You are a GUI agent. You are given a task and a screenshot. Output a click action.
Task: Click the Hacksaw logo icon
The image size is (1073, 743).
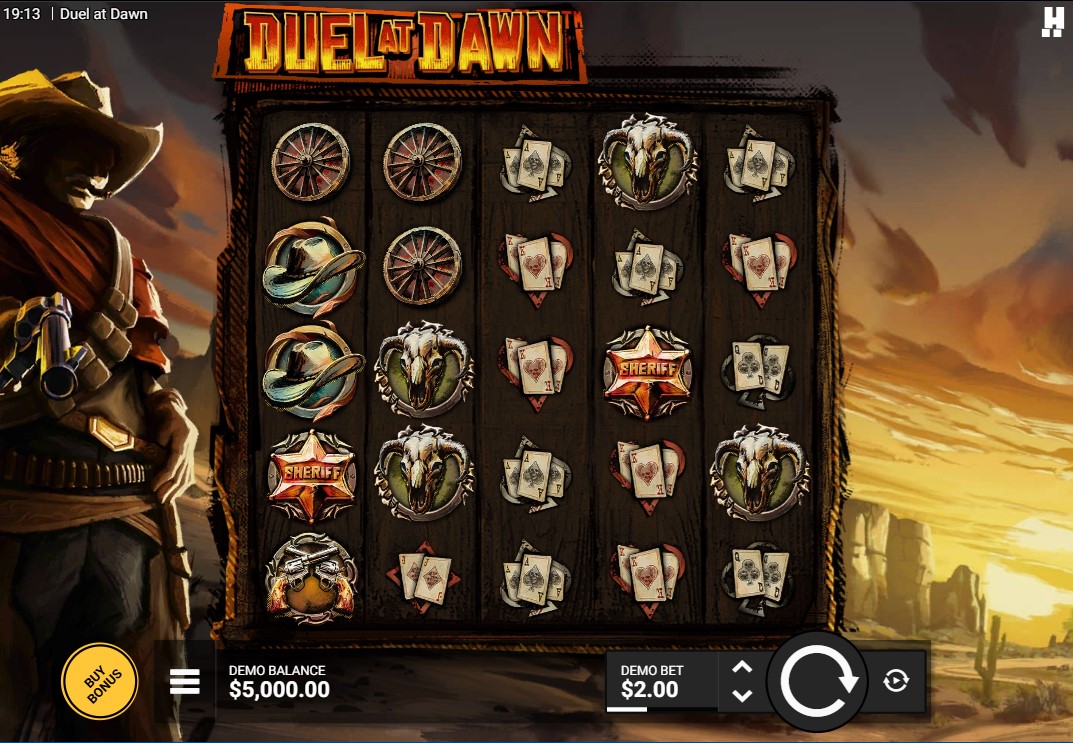(1052, 21)
